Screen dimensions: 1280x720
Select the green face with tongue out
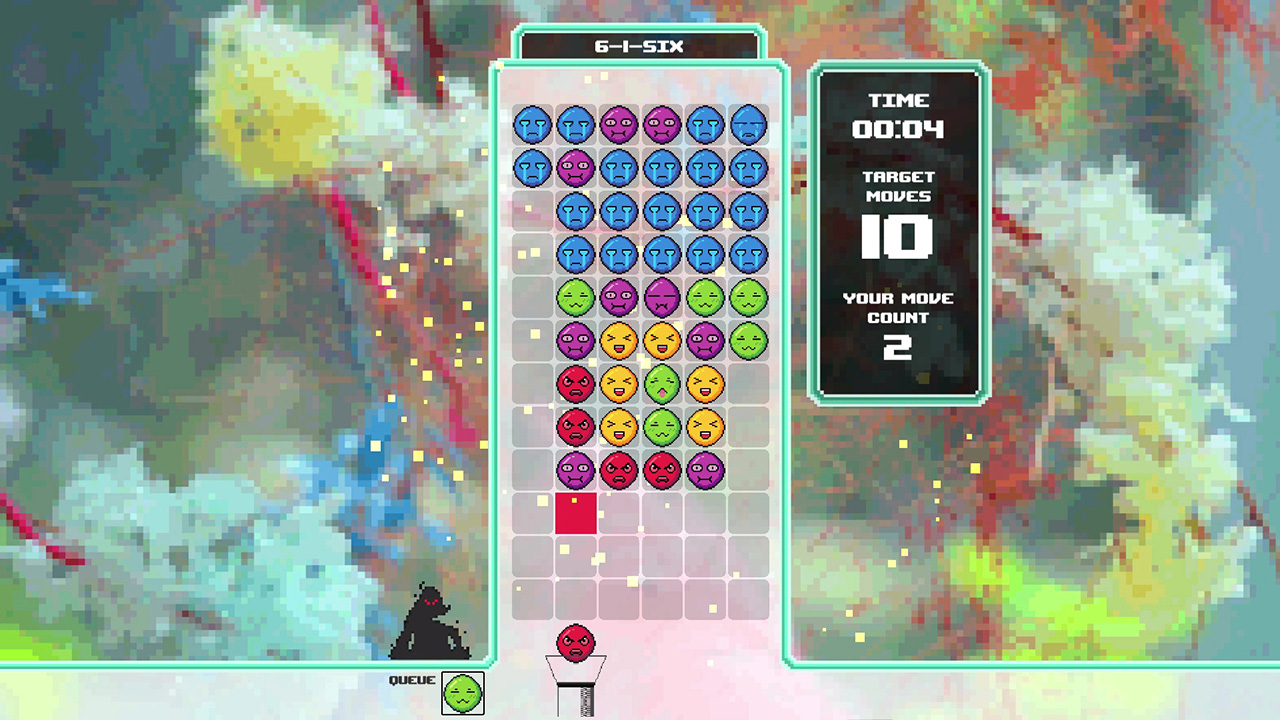(x=662, y=382)
